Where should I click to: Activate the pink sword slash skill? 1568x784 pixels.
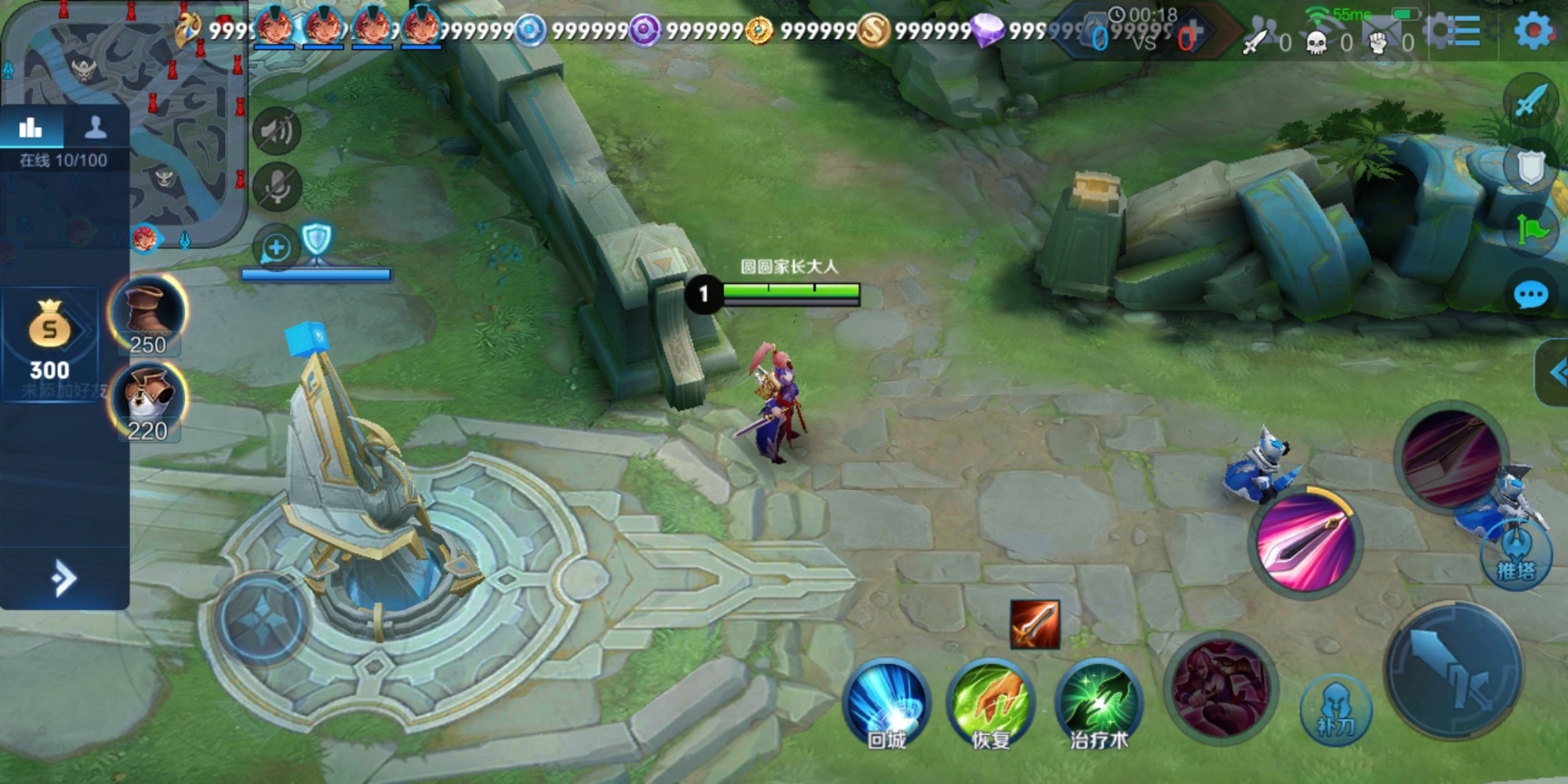(1305, 543)
